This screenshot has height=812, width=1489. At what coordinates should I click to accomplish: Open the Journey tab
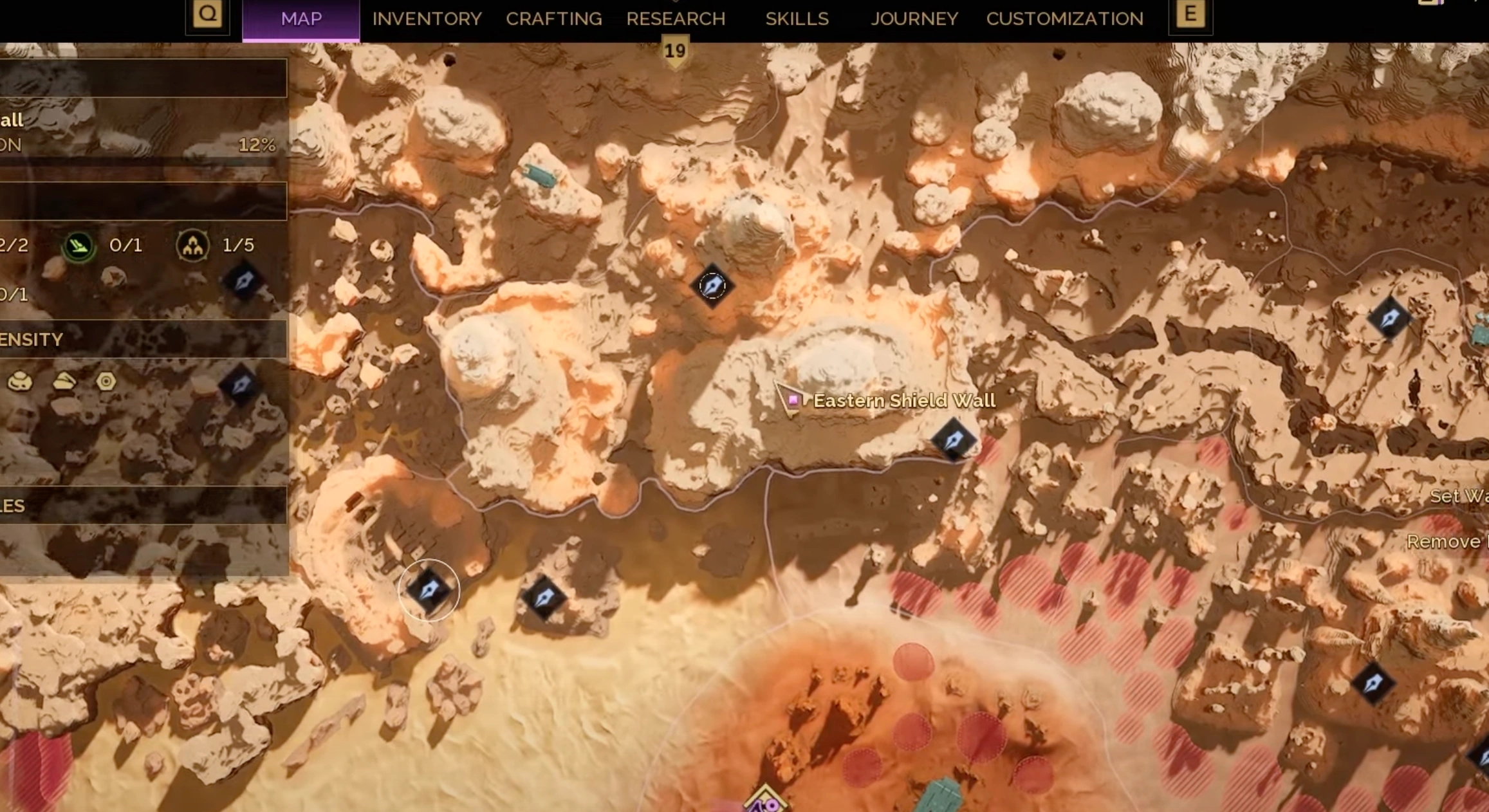coord(914,19)
